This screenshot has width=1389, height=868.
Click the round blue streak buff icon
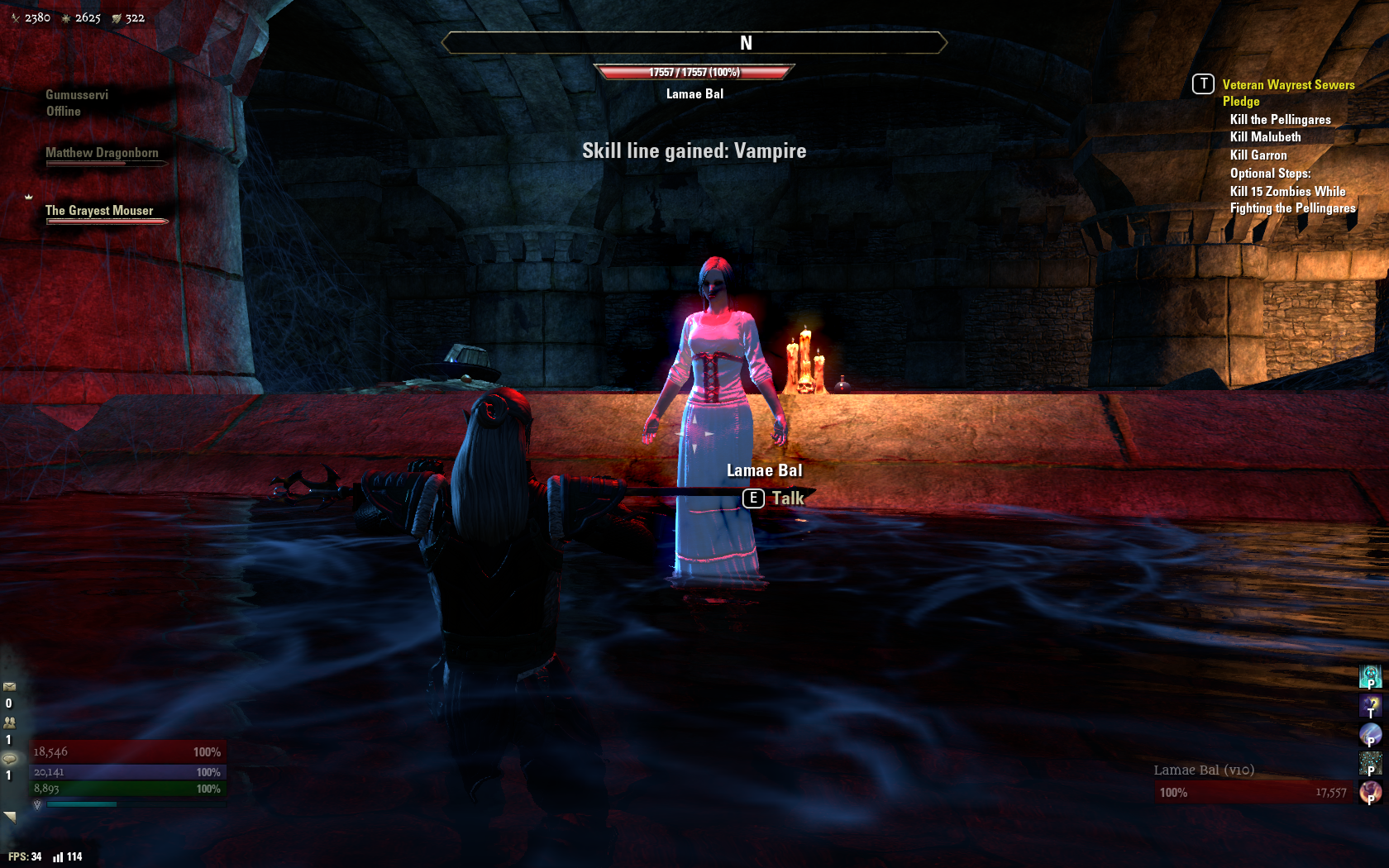click(1371, 734)
